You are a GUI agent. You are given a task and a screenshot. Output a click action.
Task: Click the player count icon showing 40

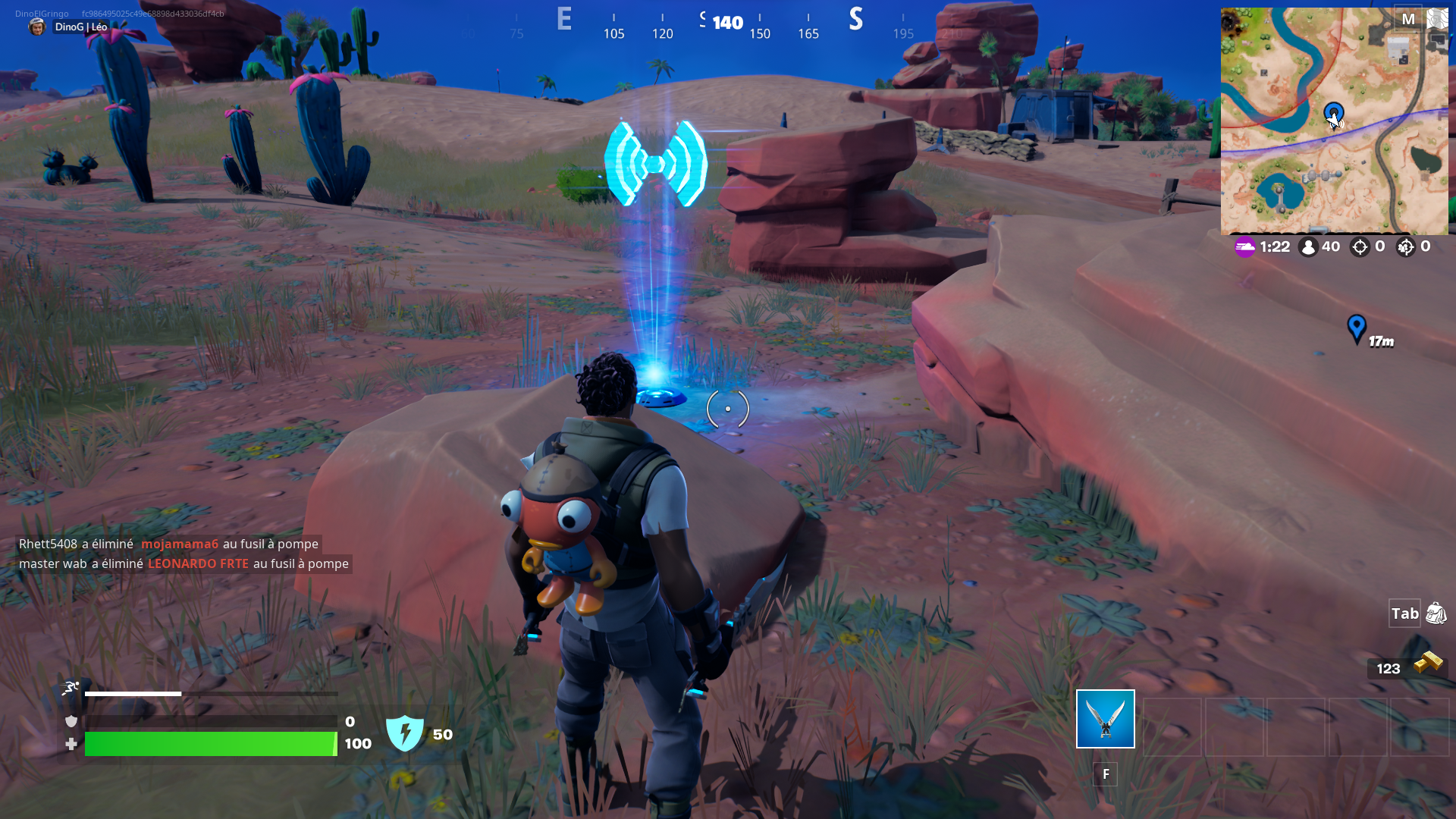coord(1308,246)
